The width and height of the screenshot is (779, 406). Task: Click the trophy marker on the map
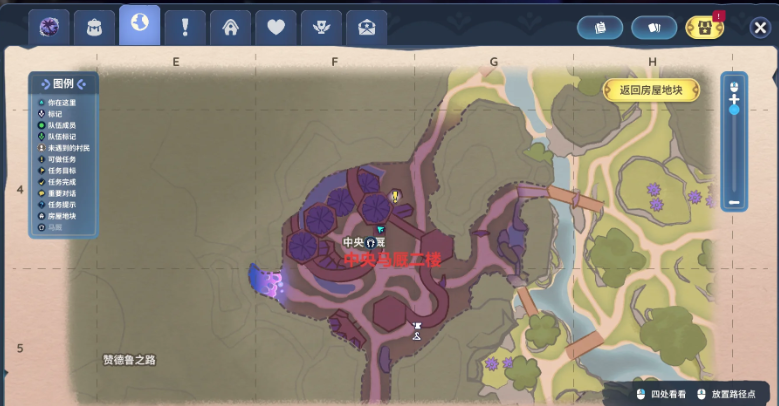[x=417, y=327]
